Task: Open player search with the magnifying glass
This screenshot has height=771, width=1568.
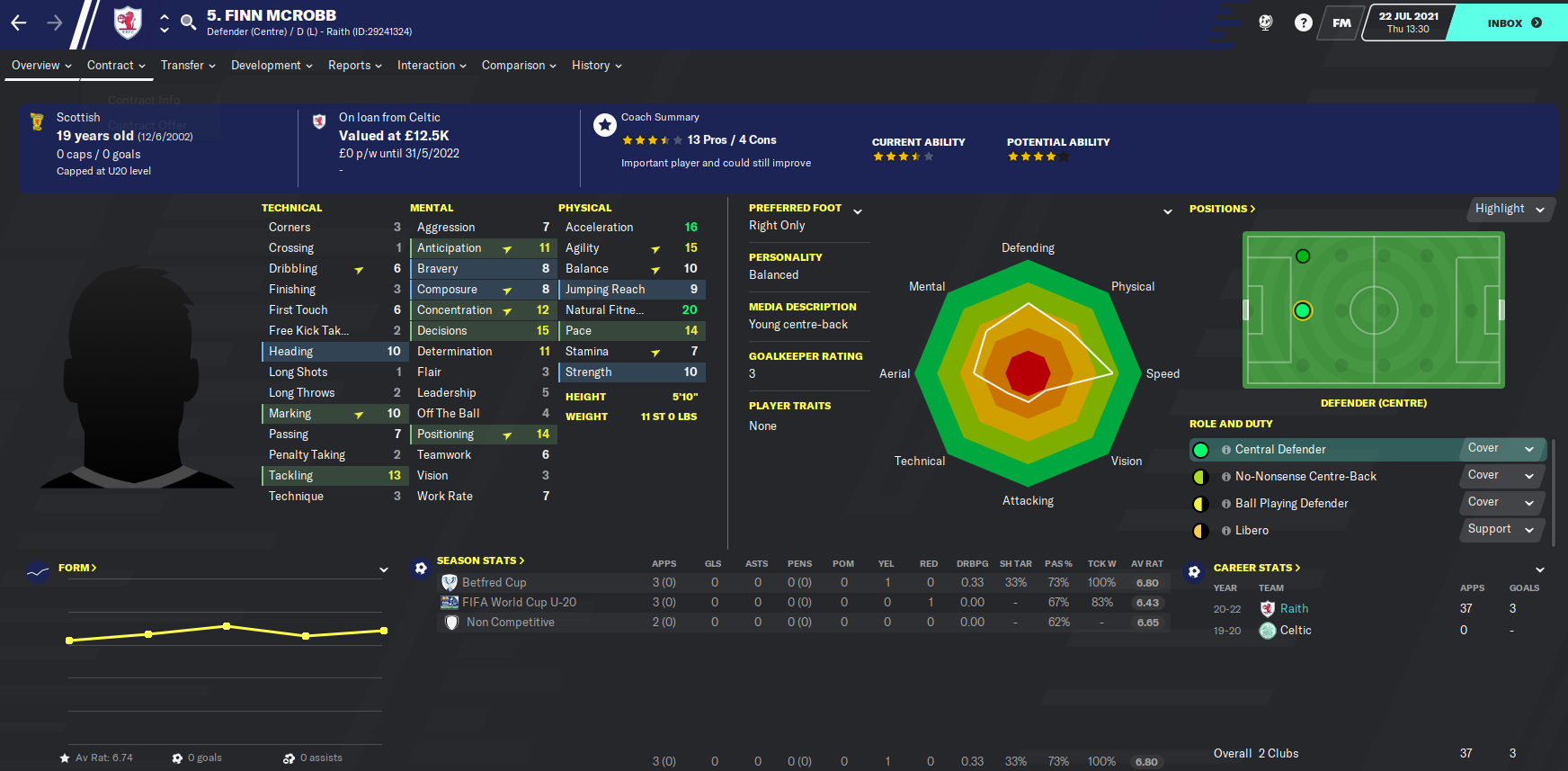Action: tap(188, 22)
